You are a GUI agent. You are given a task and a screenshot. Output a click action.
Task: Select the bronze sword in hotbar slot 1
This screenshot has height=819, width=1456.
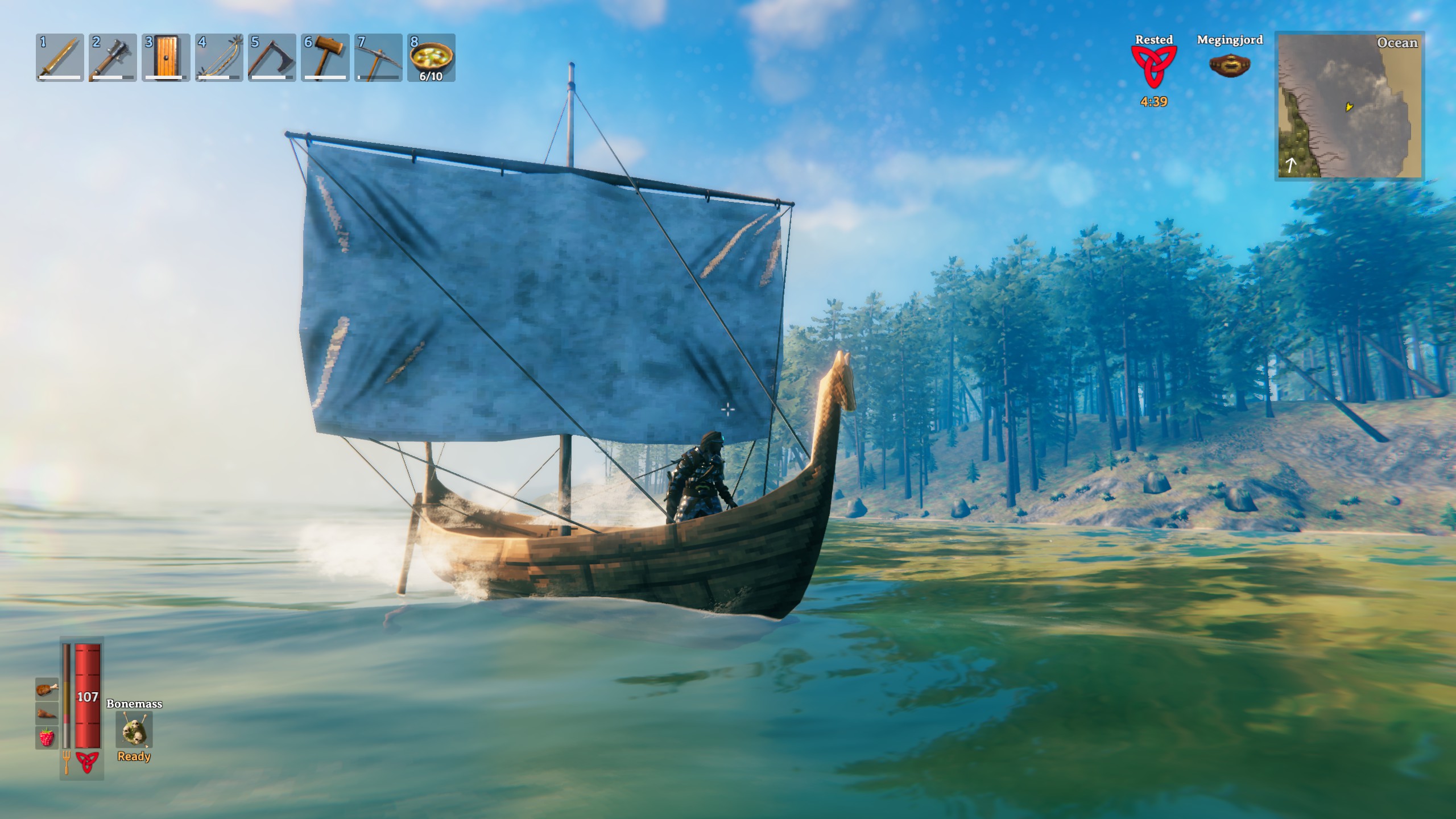(x=60, y=58)
